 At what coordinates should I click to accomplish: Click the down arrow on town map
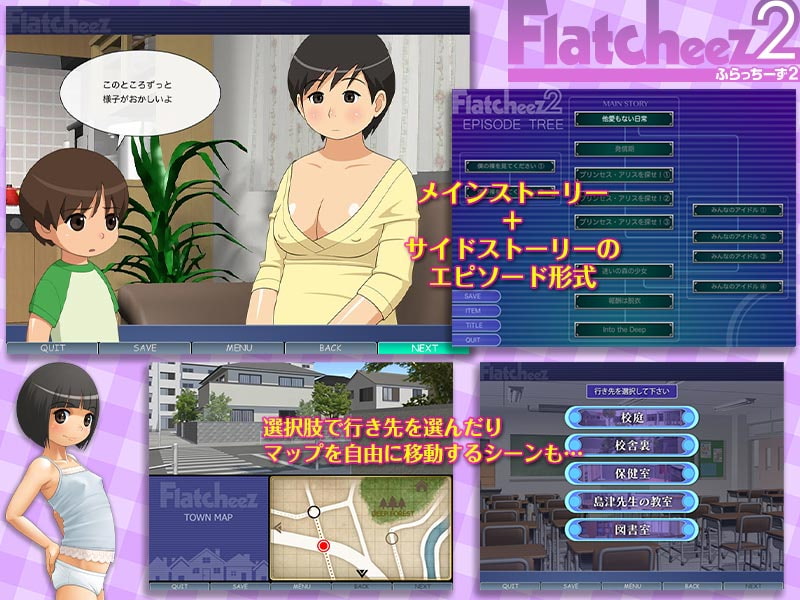pos(362,573)
